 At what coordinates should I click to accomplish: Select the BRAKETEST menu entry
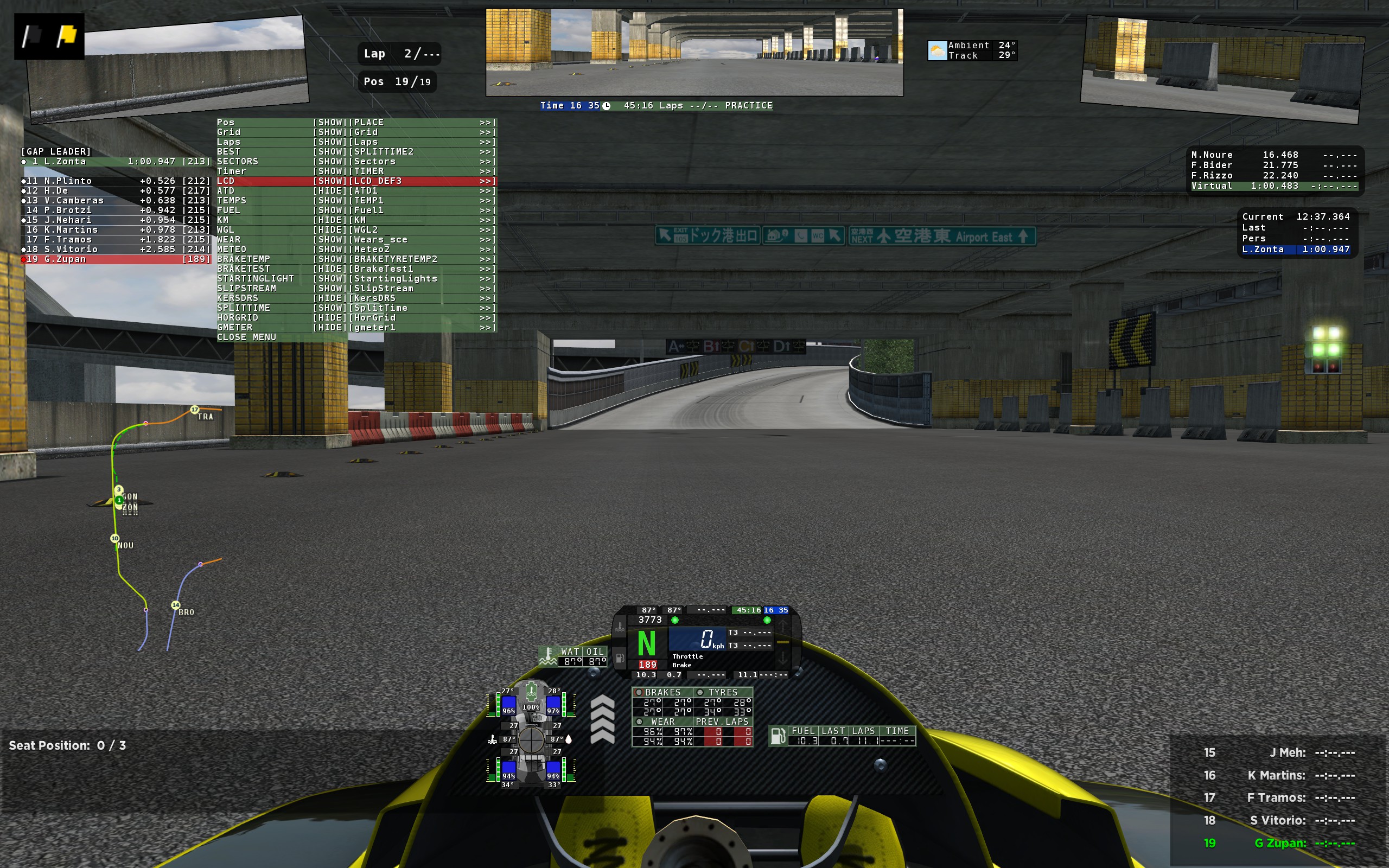pos(356,269)
